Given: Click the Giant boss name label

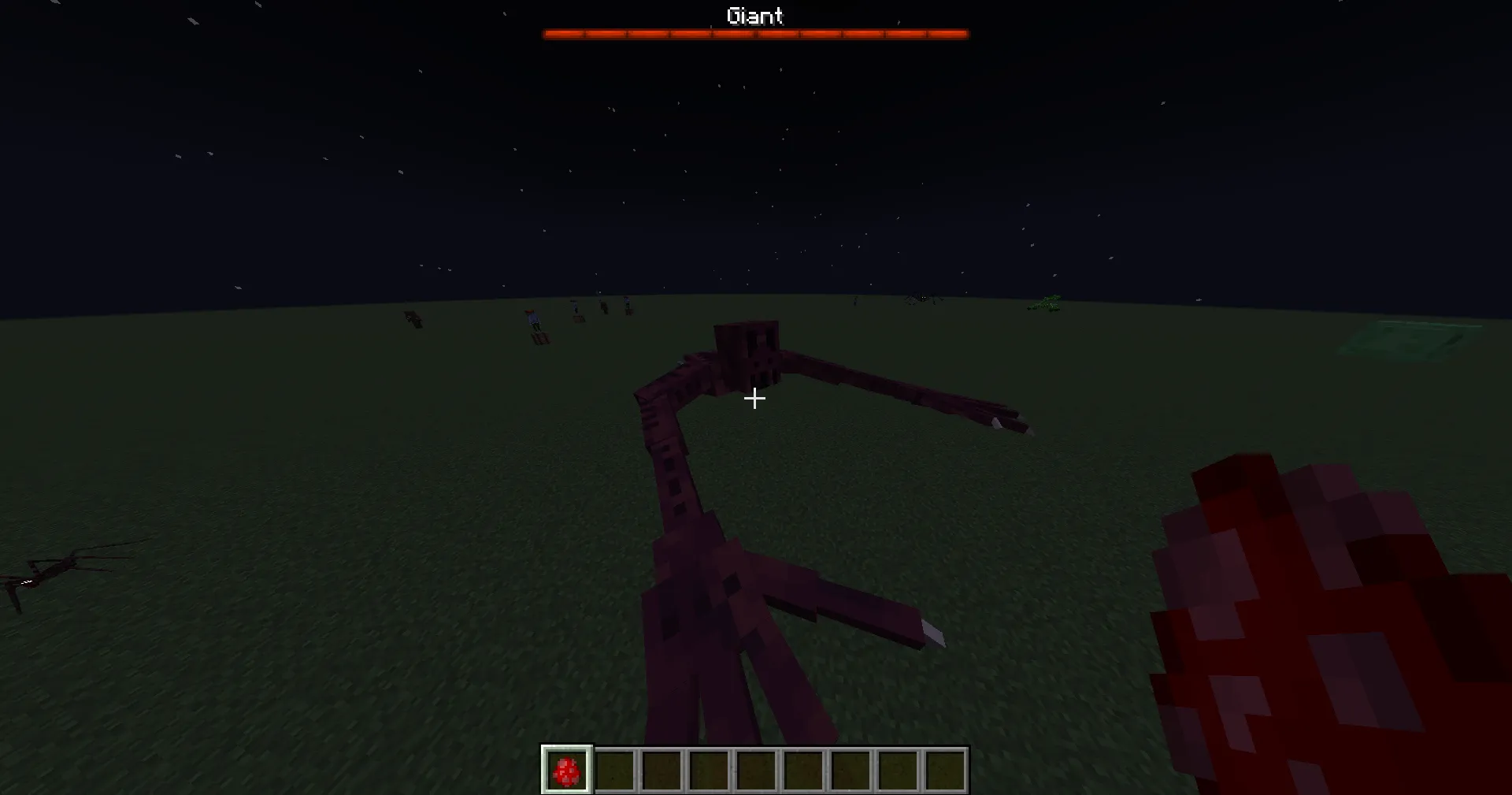Looking at the screenshot, I should [754, 16].
